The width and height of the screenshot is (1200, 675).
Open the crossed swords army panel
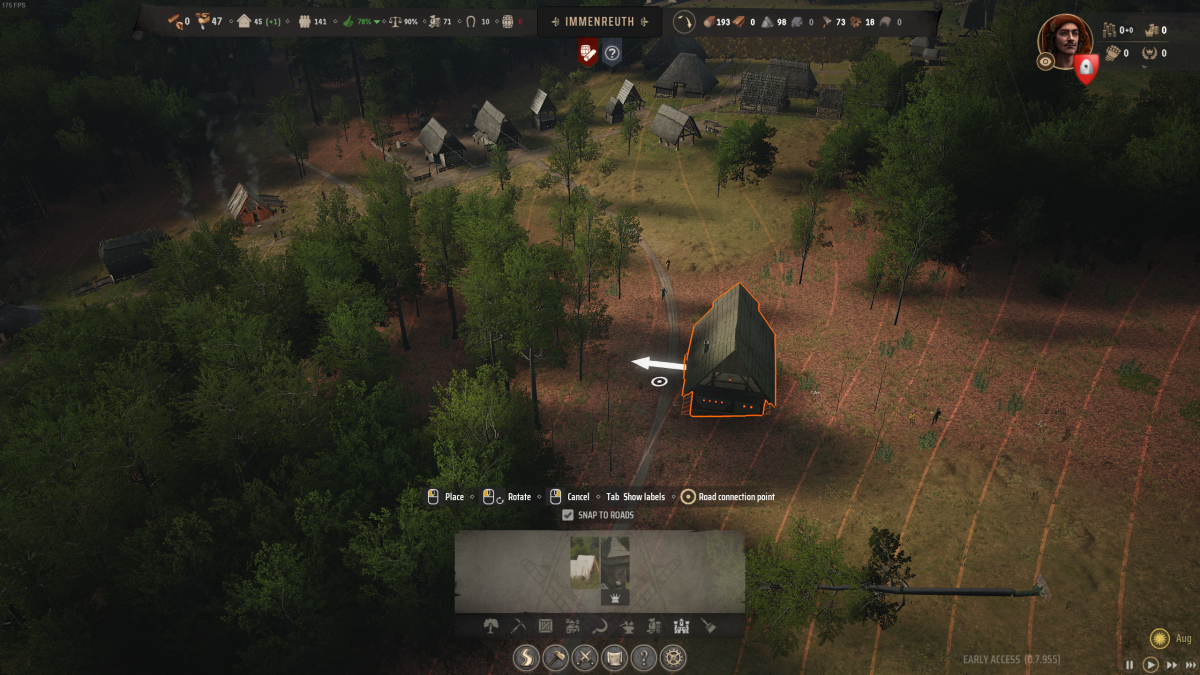585,658
